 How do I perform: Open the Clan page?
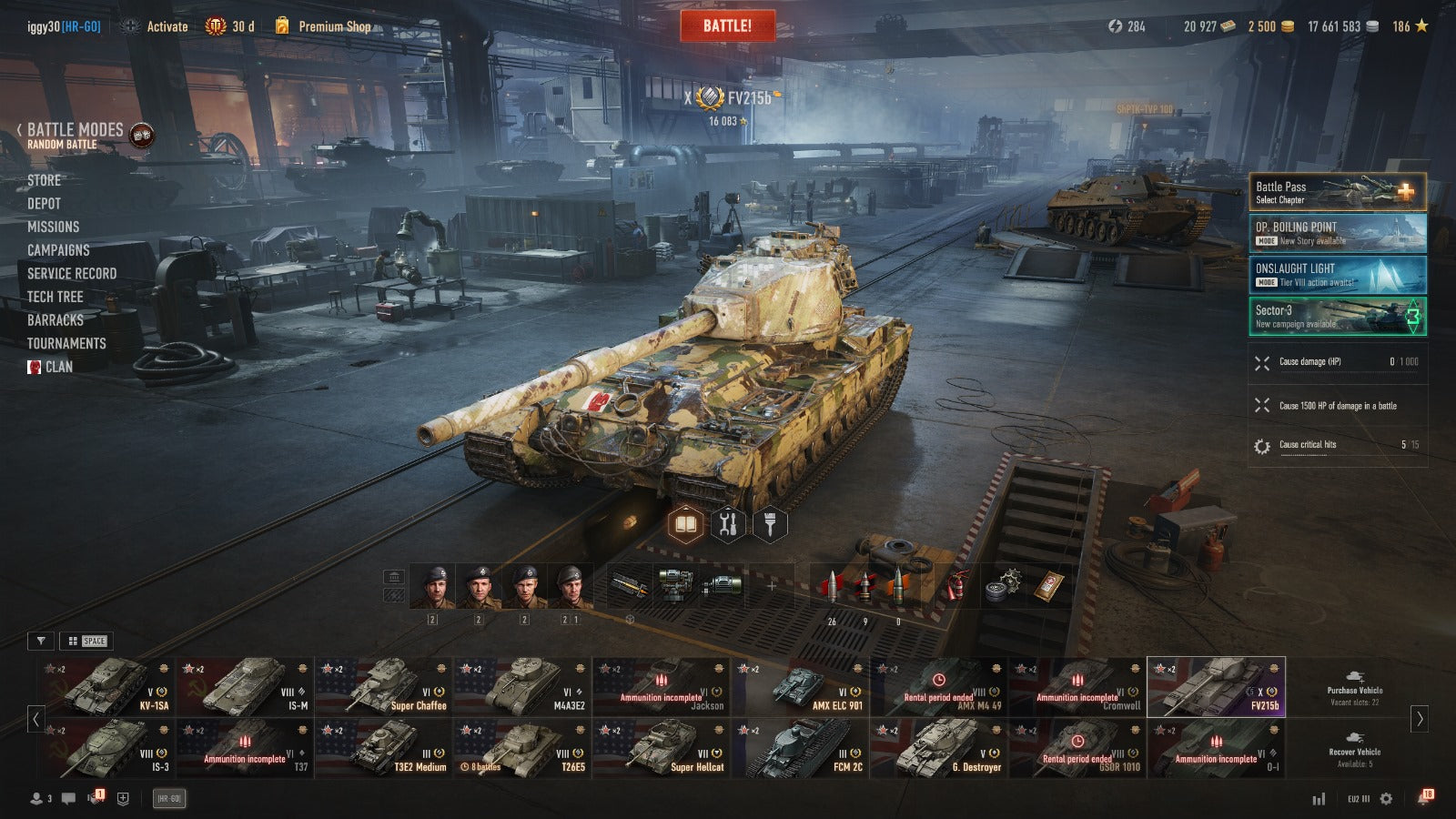(58, 367)
